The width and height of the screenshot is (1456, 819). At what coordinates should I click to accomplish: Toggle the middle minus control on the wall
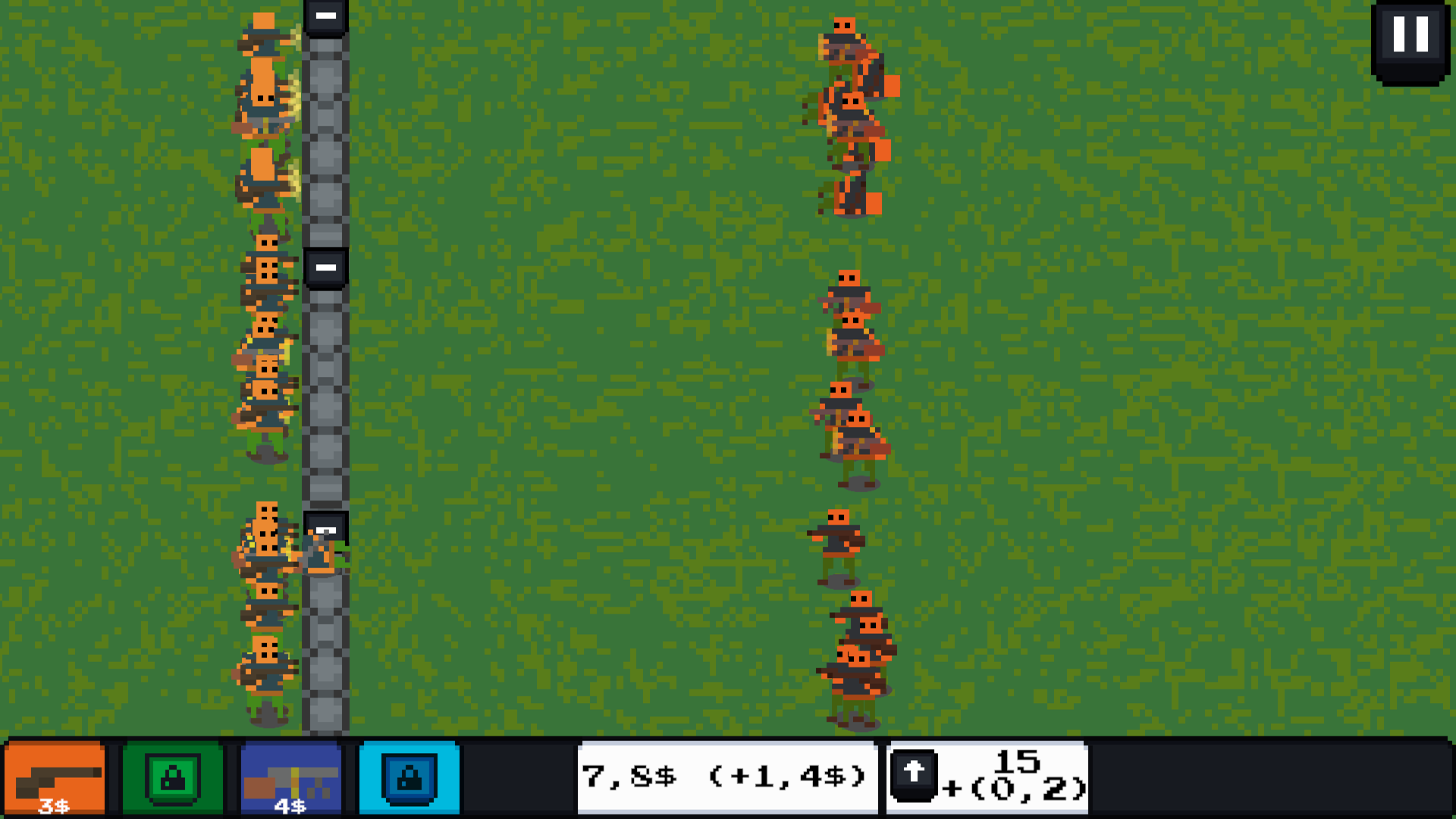[x=325, y=267]
